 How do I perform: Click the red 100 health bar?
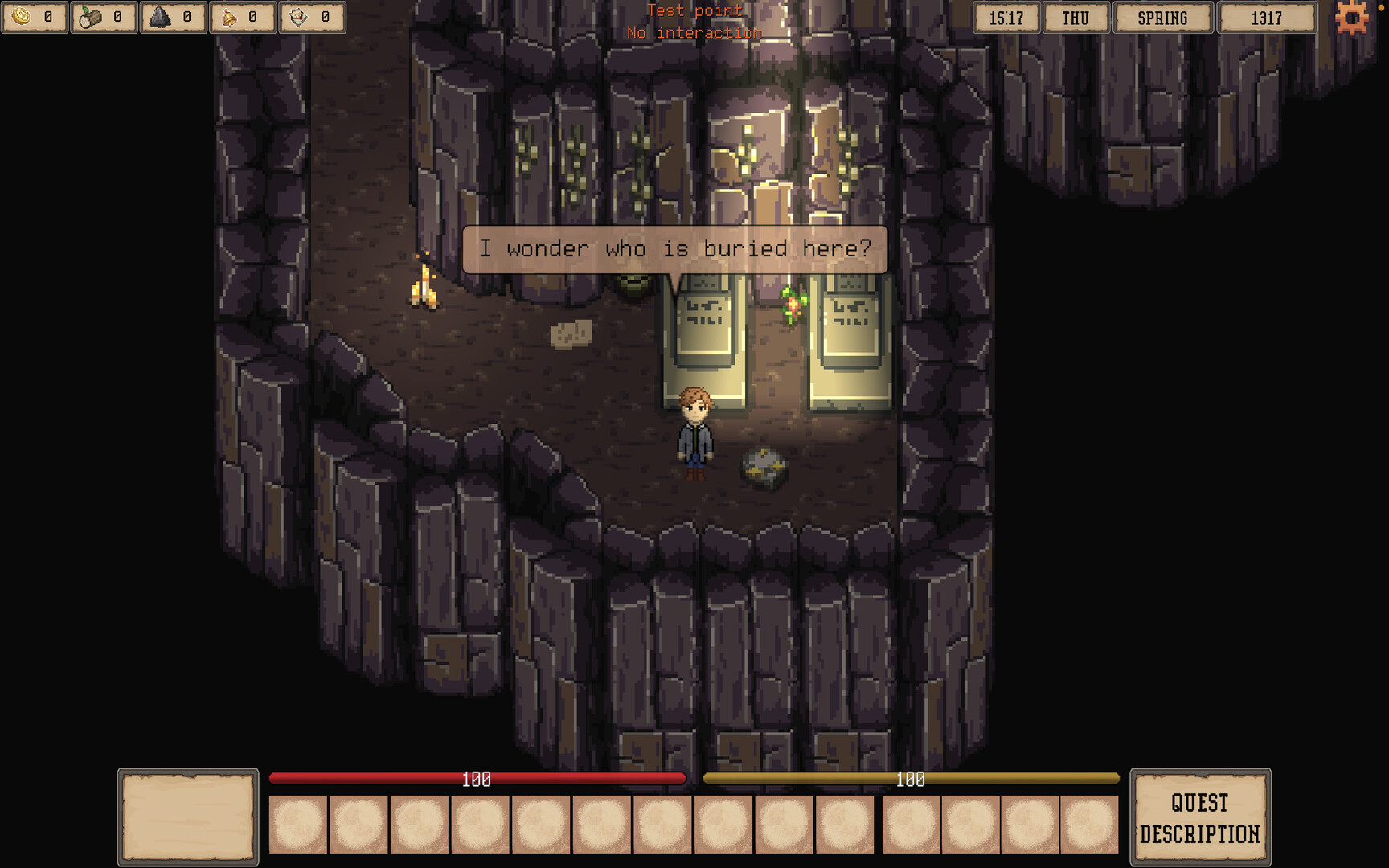476,778
